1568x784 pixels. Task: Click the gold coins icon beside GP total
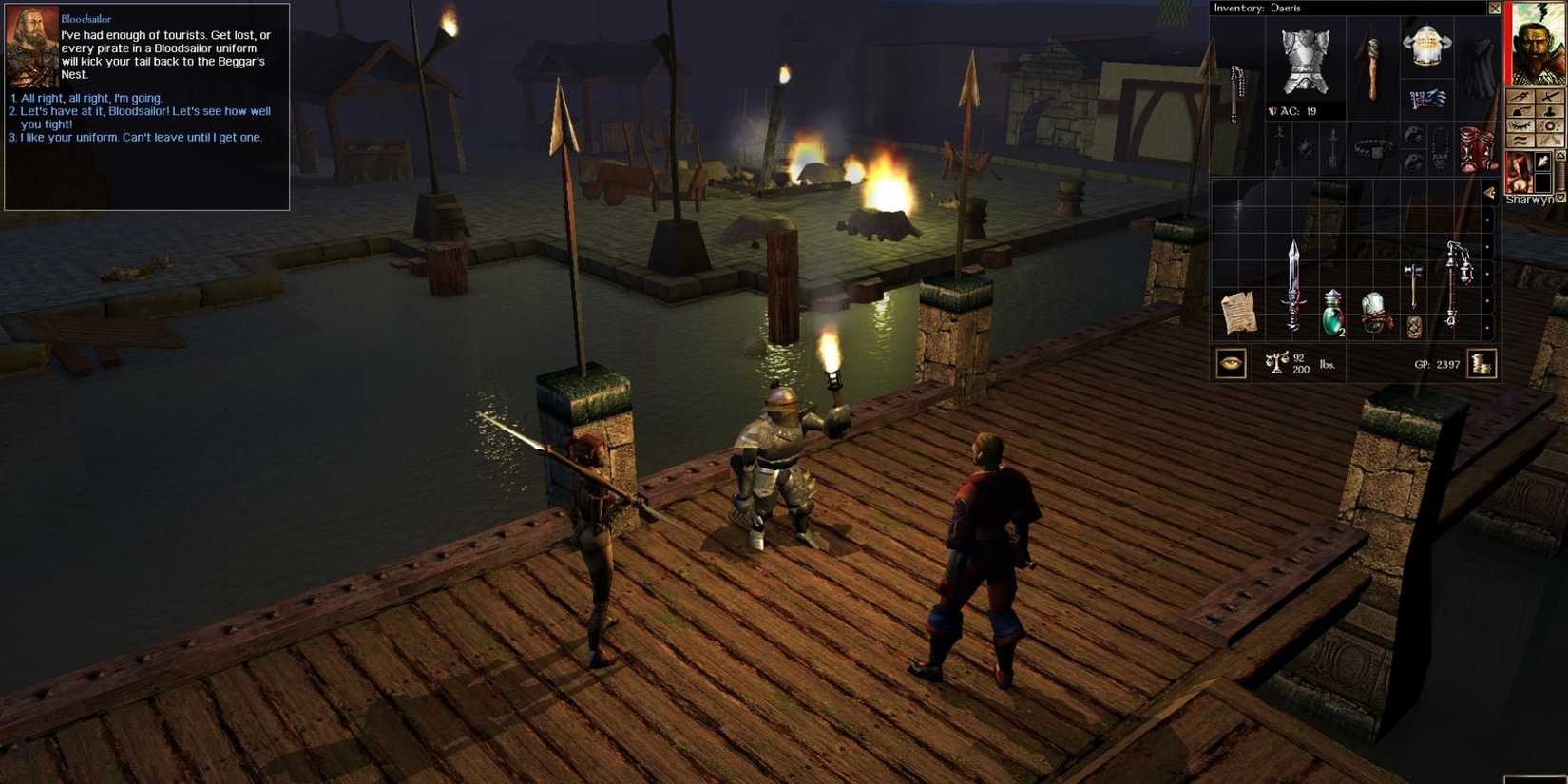1481,363
